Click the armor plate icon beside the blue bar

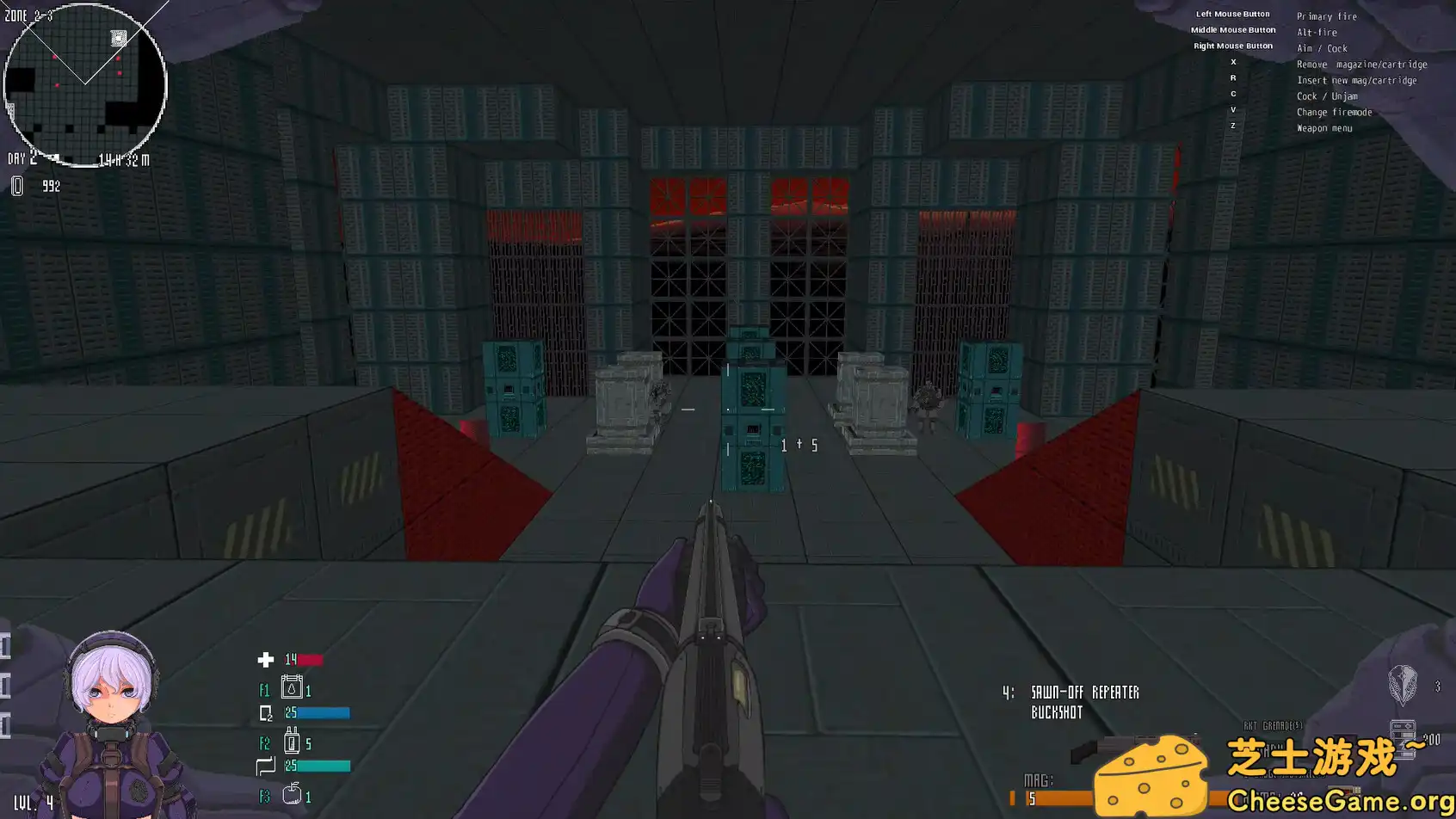pos(266,712)
